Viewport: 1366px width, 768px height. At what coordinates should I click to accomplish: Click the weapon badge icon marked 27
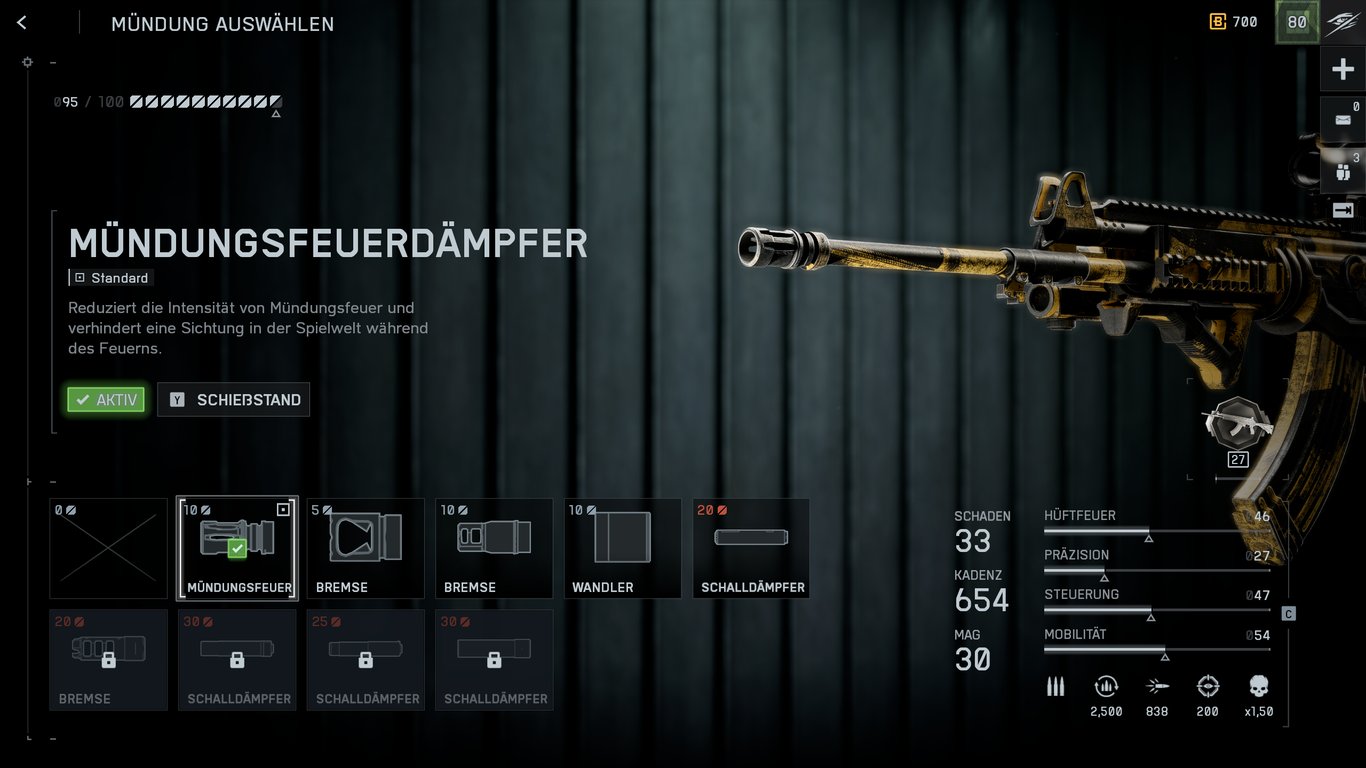pyautogui.click(x=1238, y=425)
